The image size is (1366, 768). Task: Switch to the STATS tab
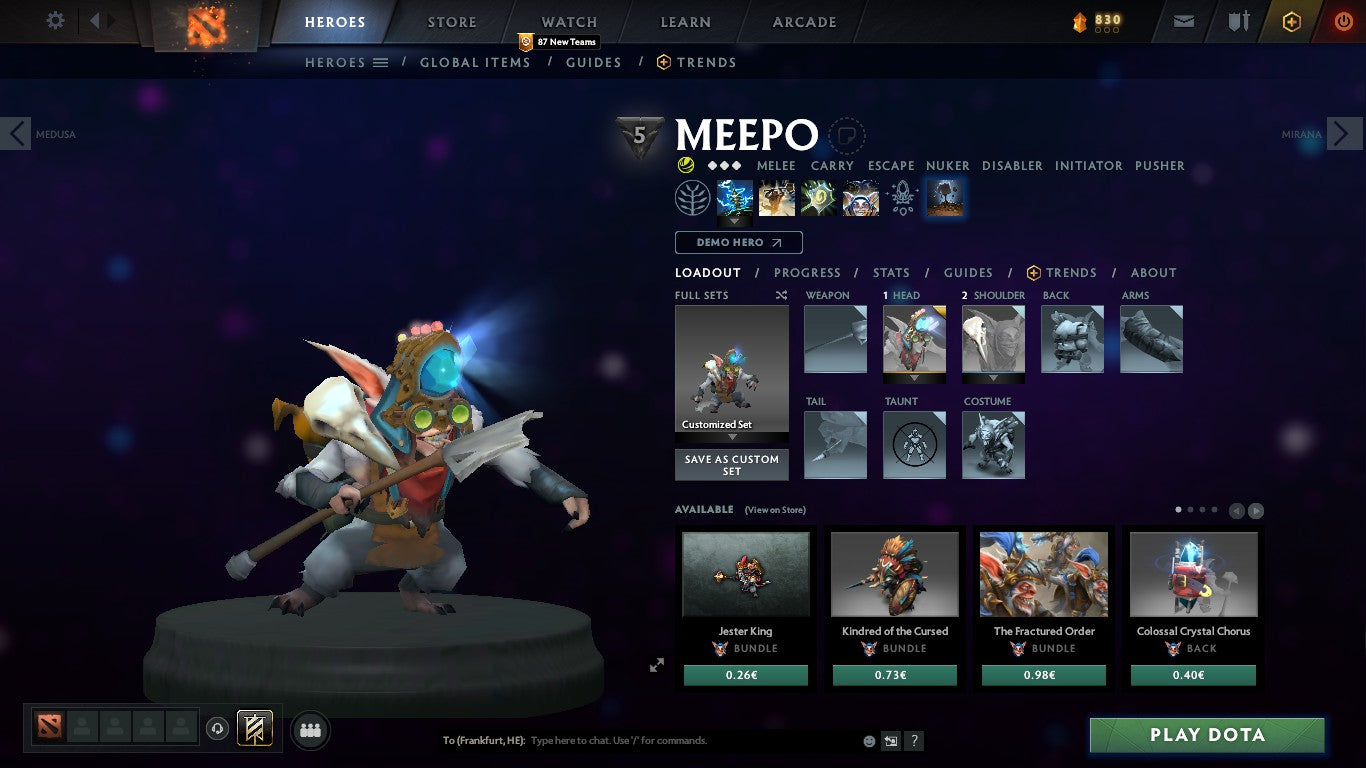click(x=890, y=272)
